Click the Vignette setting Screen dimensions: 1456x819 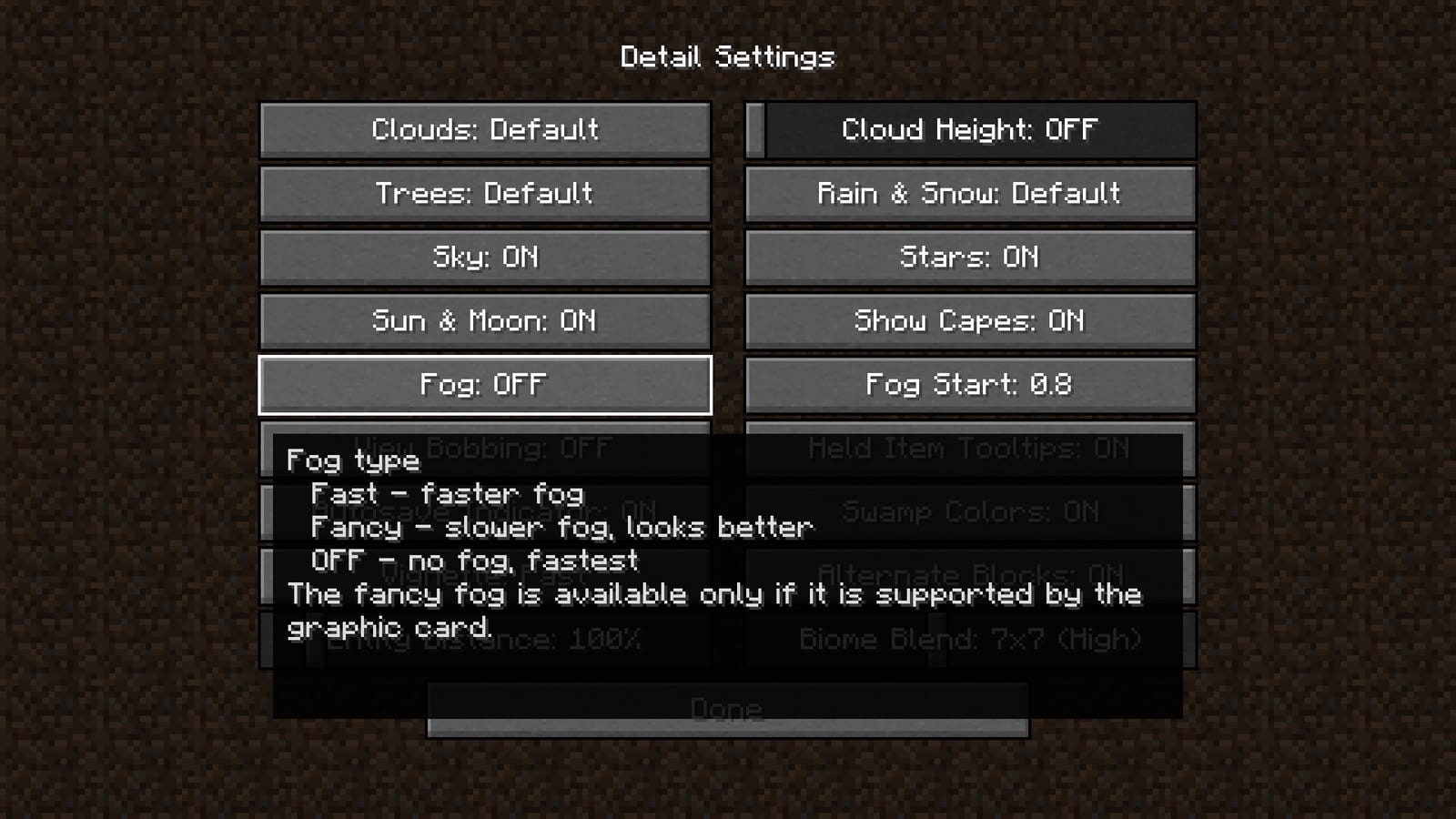point(484,574)
